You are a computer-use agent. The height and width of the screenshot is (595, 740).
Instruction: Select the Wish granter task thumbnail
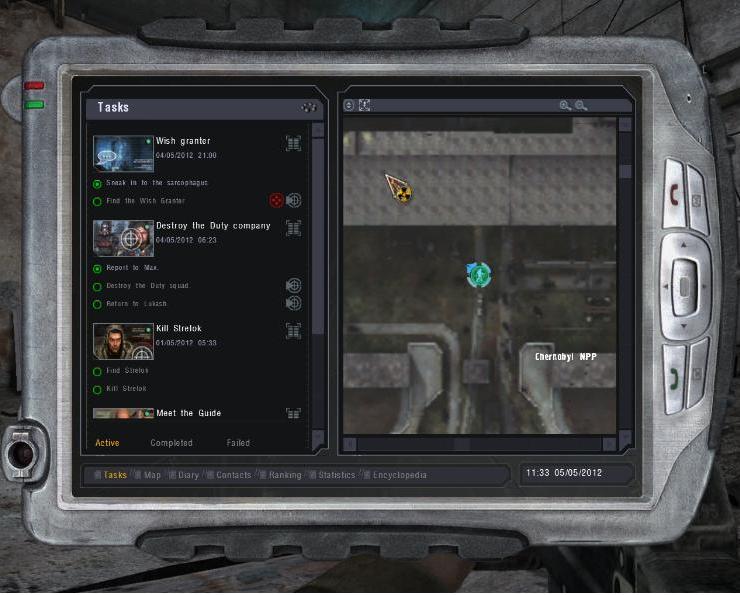tap(124, 154)
